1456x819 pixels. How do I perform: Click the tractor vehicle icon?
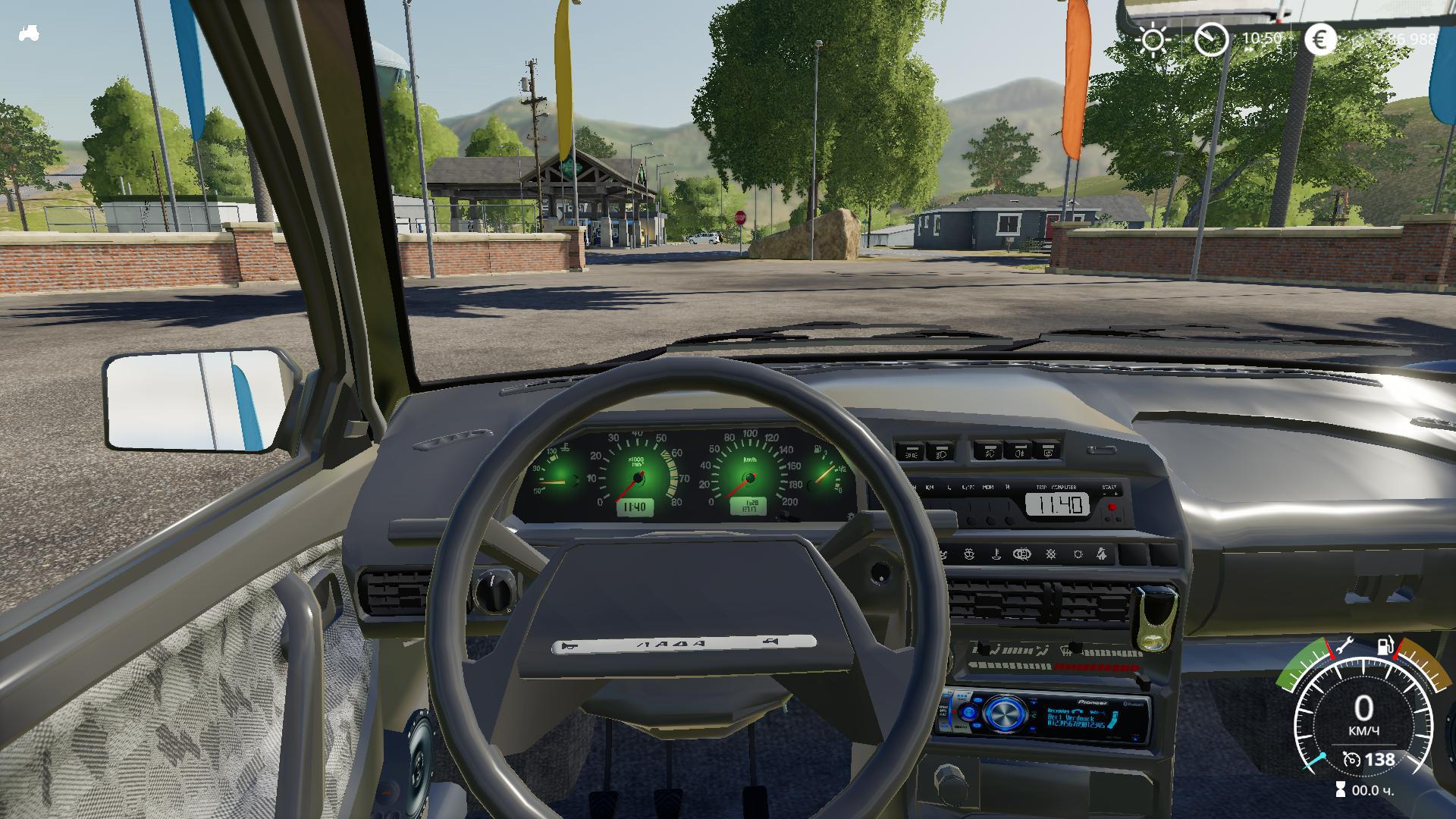click(29, 34)
